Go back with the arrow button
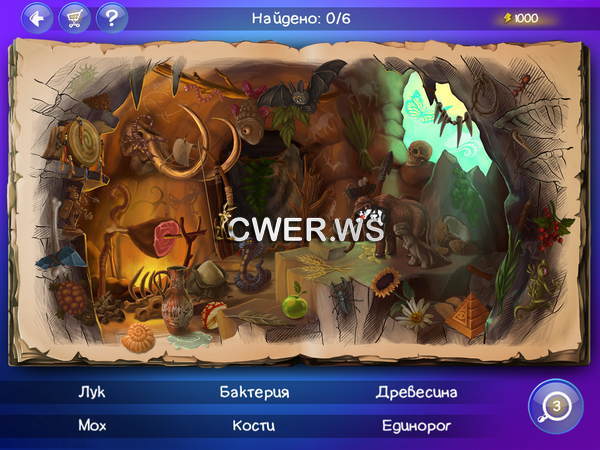This screenshot has width=600, height=450. [38, 17]
